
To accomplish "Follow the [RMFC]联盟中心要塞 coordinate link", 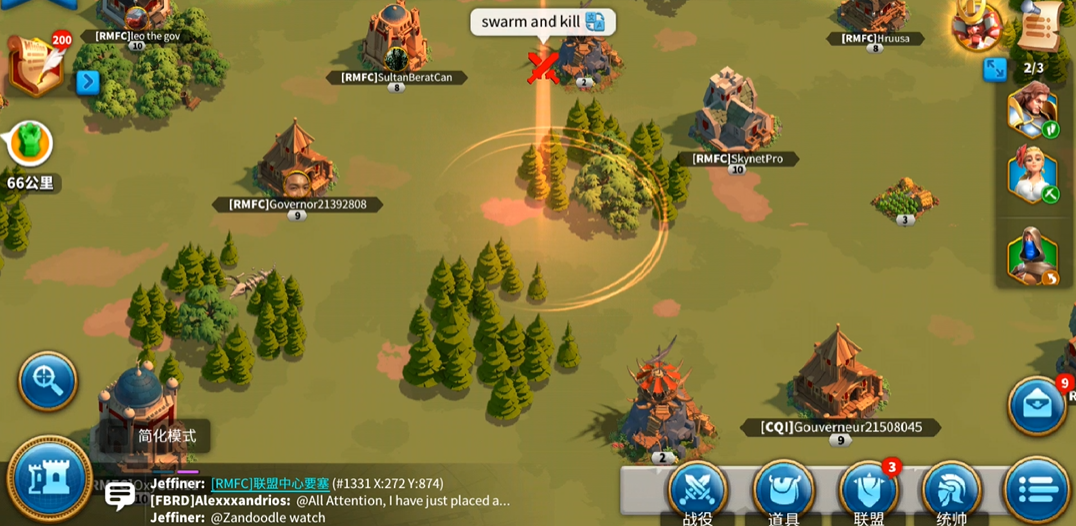I will pyautogui.click(x=270, y=484).
